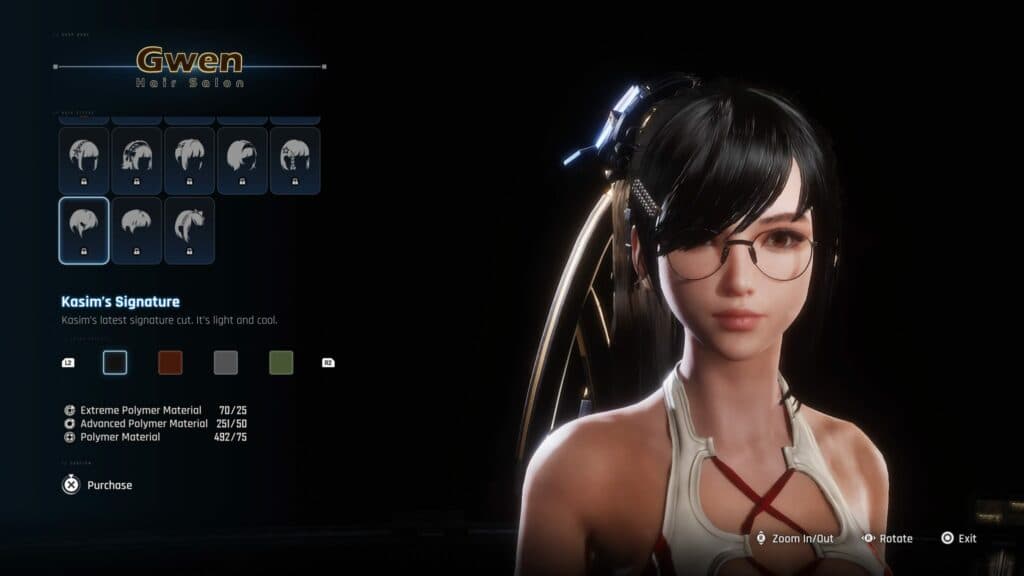Switch to the green hair color swatch
This screenshot has height=576, width=1024.
tap(281, 362)
